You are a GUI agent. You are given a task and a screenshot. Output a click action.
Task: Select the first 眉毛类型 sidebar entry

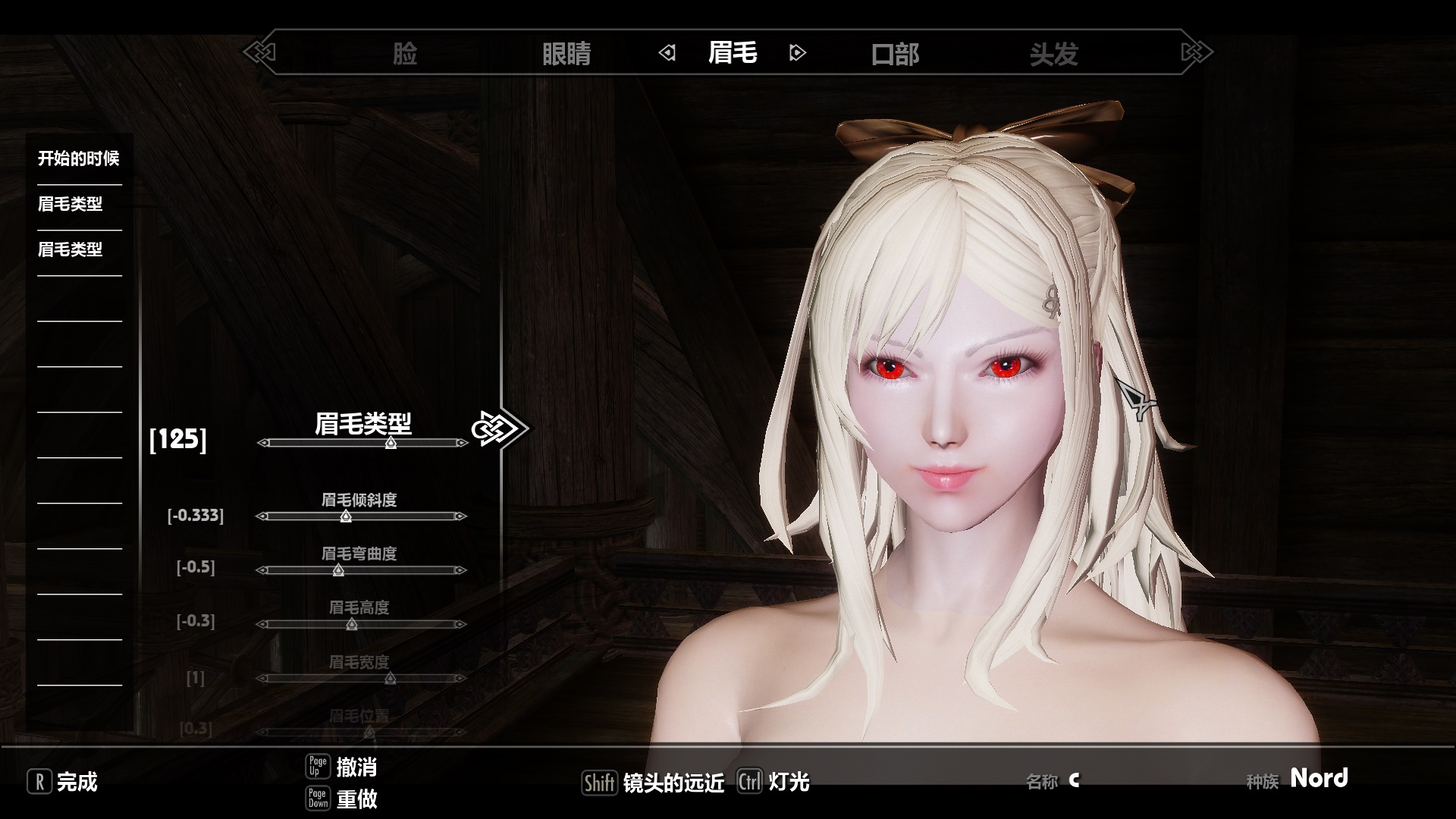click(x=71, y=204)
